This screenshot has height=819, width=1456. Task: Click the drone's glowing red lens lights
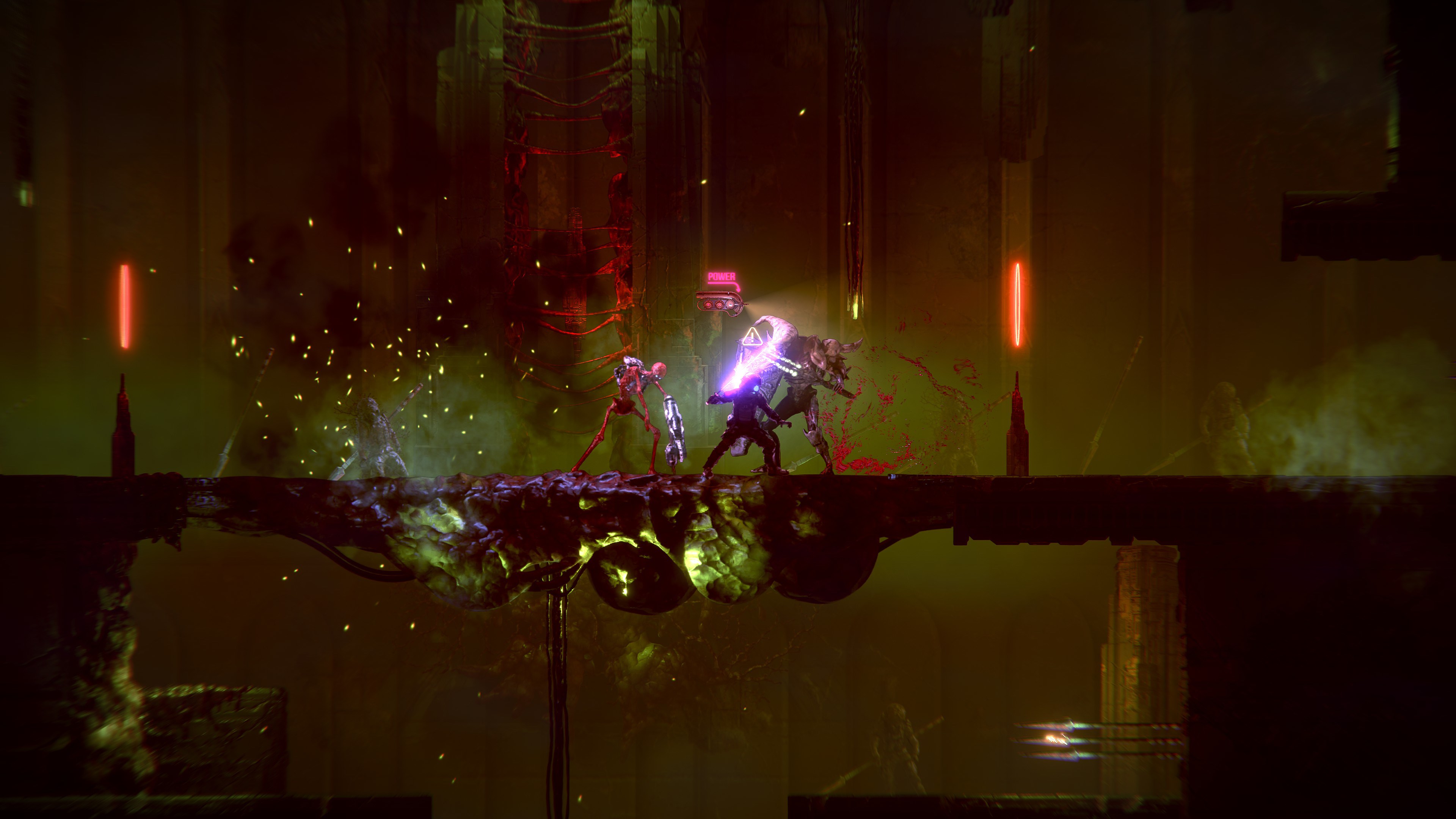tap(713, 305)
